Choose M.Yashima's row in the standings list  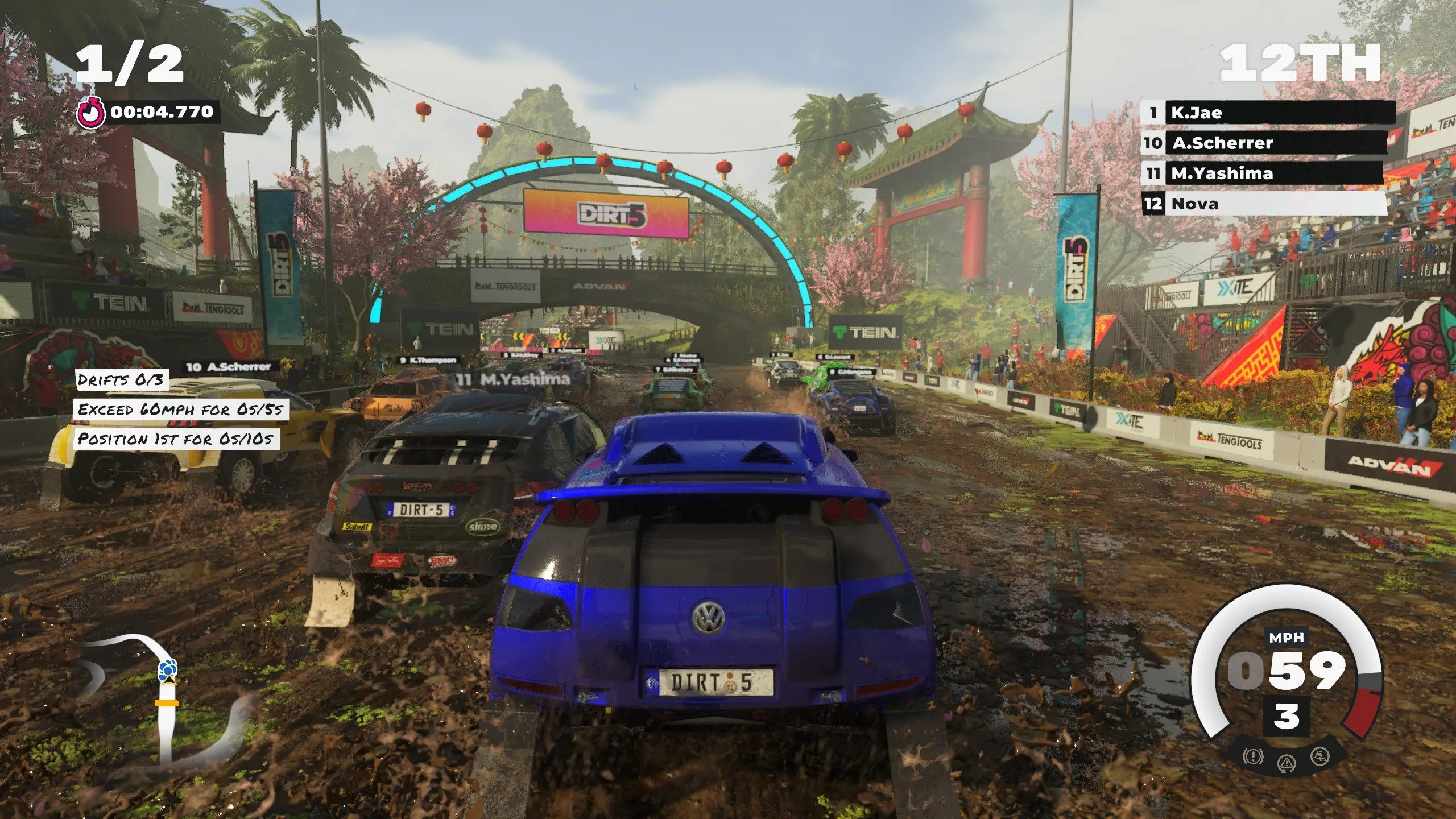coord(1263,173)
